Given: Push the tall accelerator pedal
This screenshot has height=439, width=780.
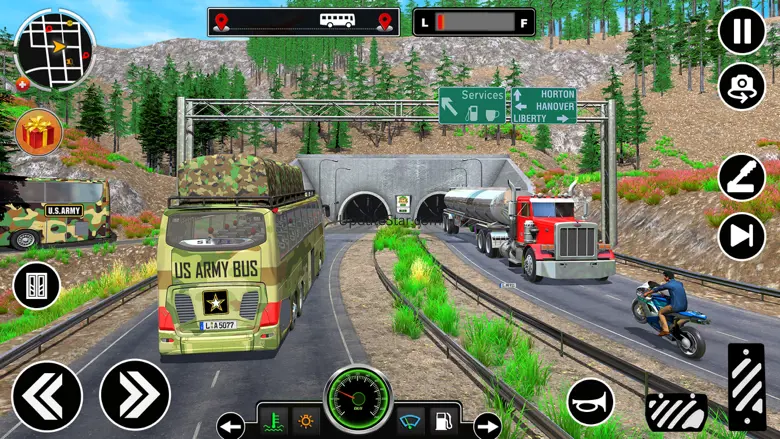Looking at the screenshot, I should (746, 386).
